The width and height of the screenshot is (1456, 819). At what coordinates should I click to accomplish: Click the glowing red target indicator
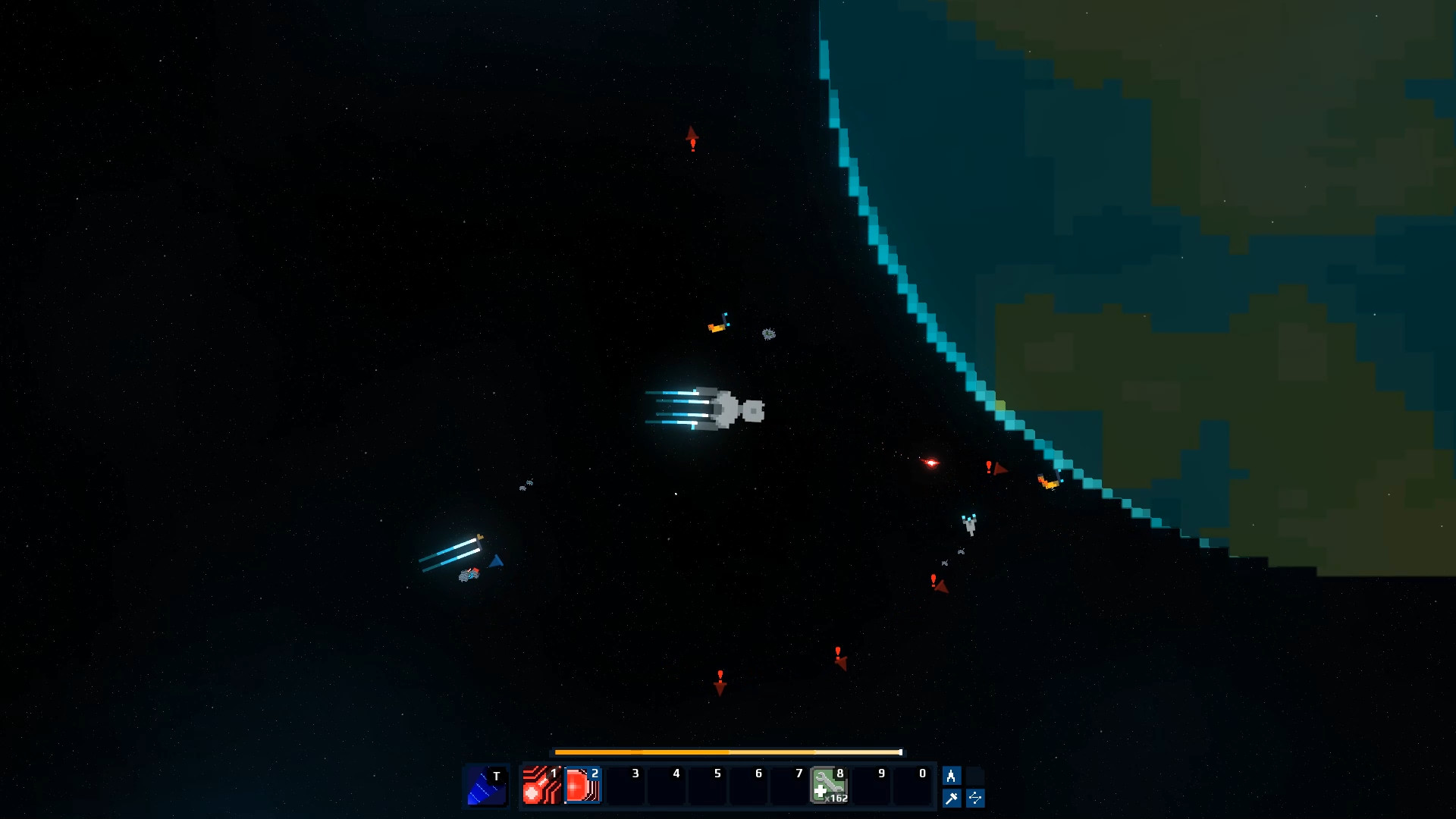[930, 464]
